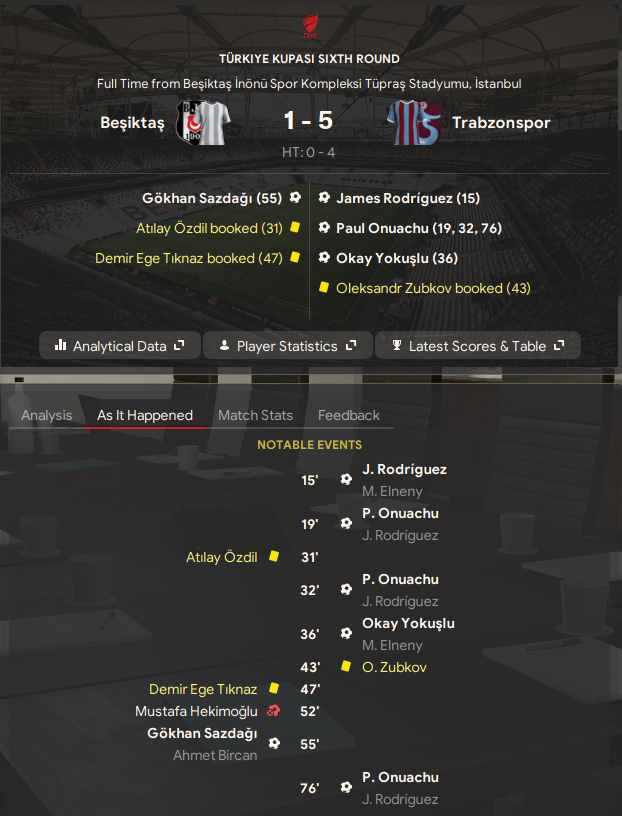Image resolution: width=622 pixels, height=816 pixels.
Task: Open Demir Ege Tıknaz booked (47) entry
Action: click(187, 257)
